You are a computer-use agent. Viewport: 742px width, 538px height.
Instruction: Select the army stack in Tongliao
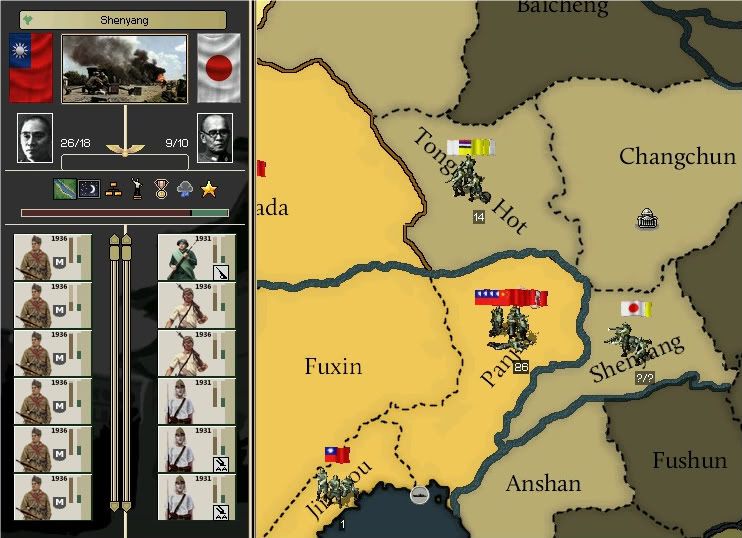coord(467,179)
